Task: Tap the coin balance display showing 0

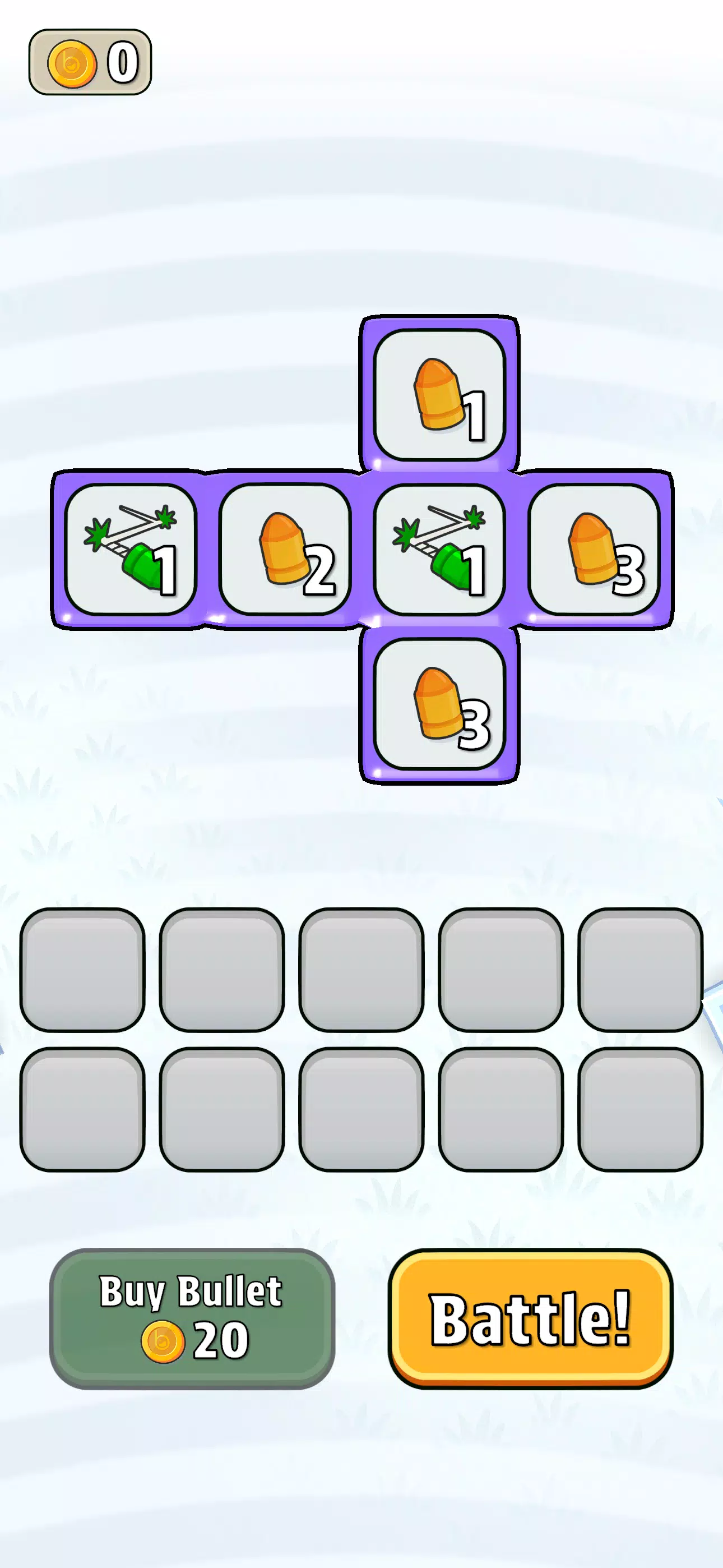Action: tap(90, 61)
